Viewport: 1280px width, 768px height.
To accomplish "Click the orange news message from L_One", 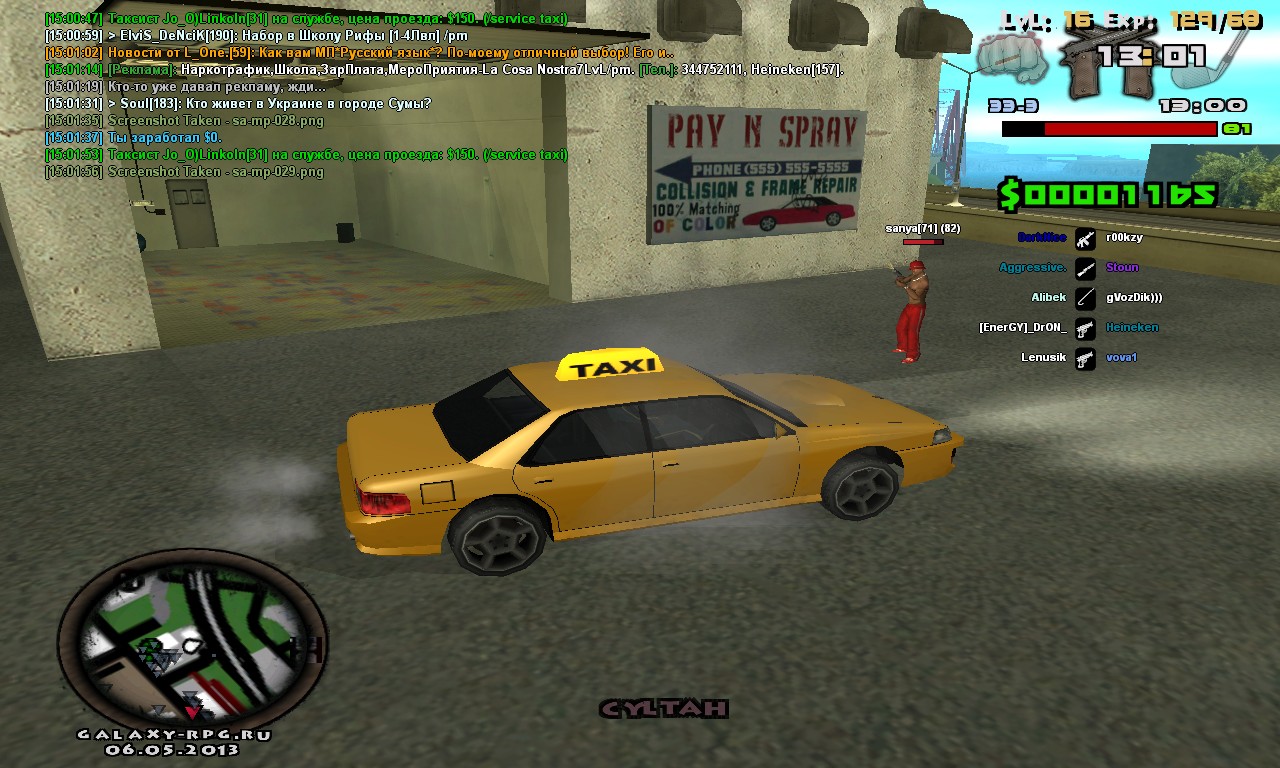I will pos(359,53).
